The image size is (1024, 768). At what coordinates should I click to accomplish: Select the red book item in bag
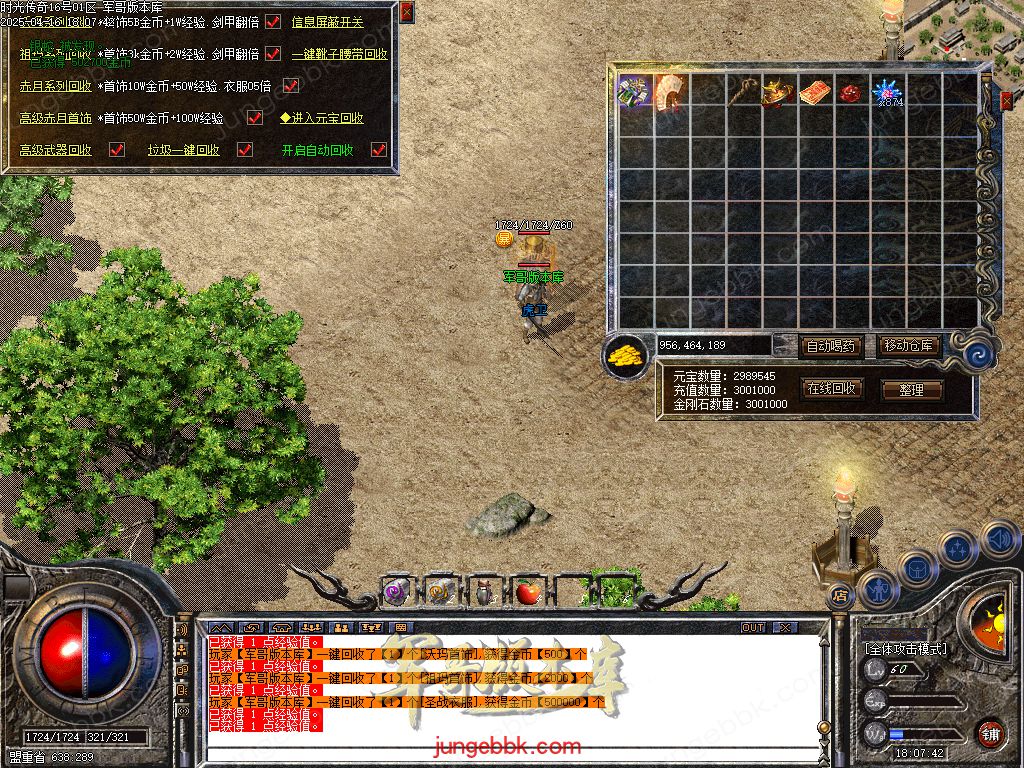[815, 92]
